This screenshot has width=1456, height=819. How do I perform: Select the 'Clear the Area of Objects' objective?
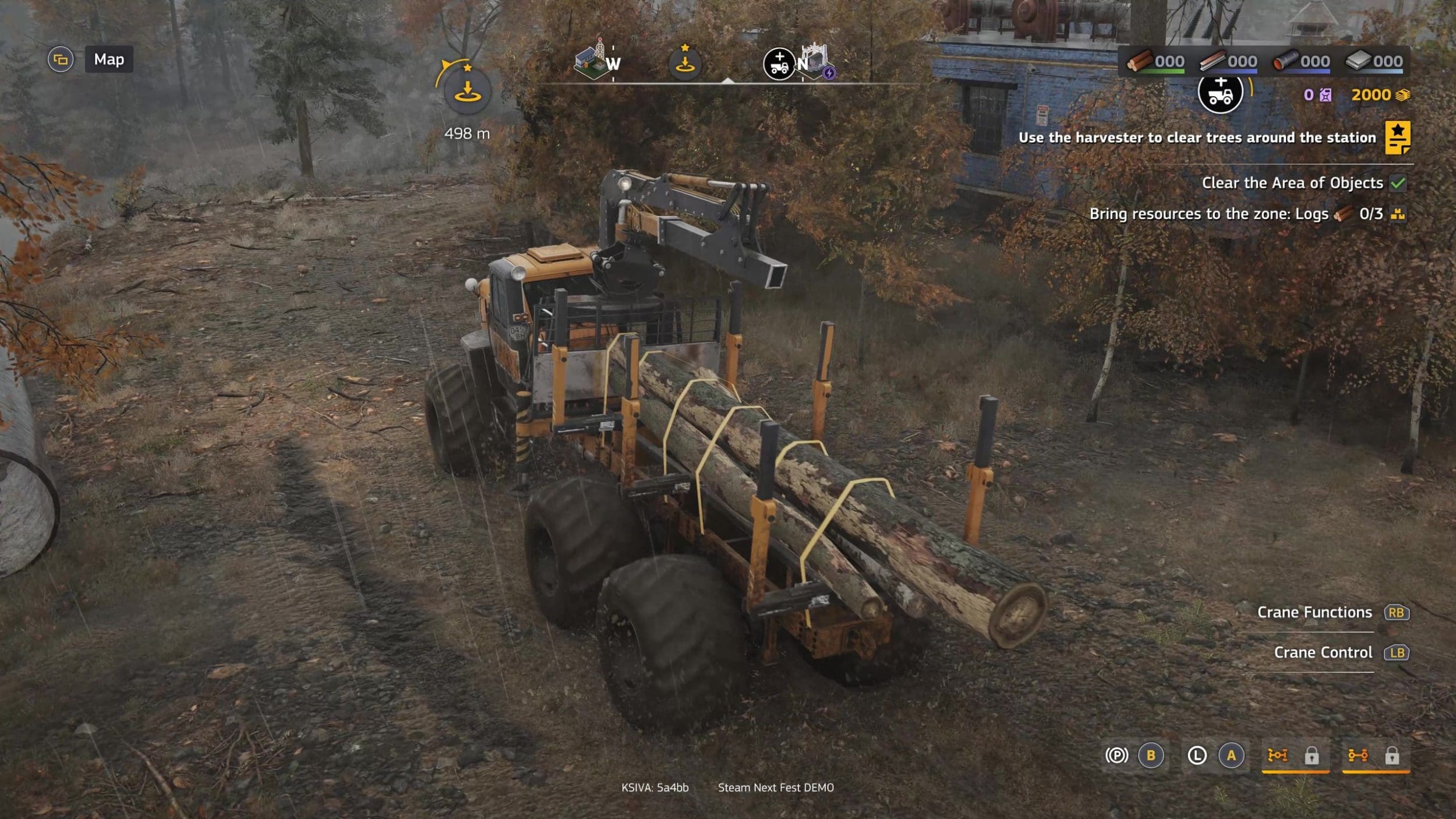click(1292, 183)
